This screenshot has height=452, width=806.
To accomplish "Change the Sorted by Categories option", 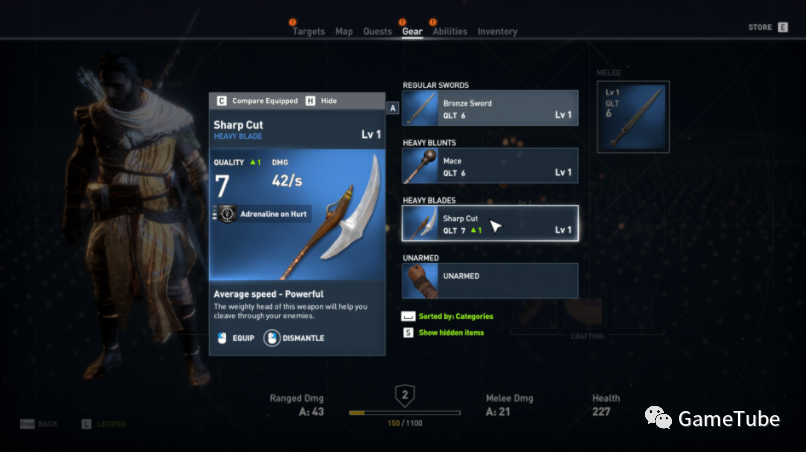I will (x=447, y=316).
